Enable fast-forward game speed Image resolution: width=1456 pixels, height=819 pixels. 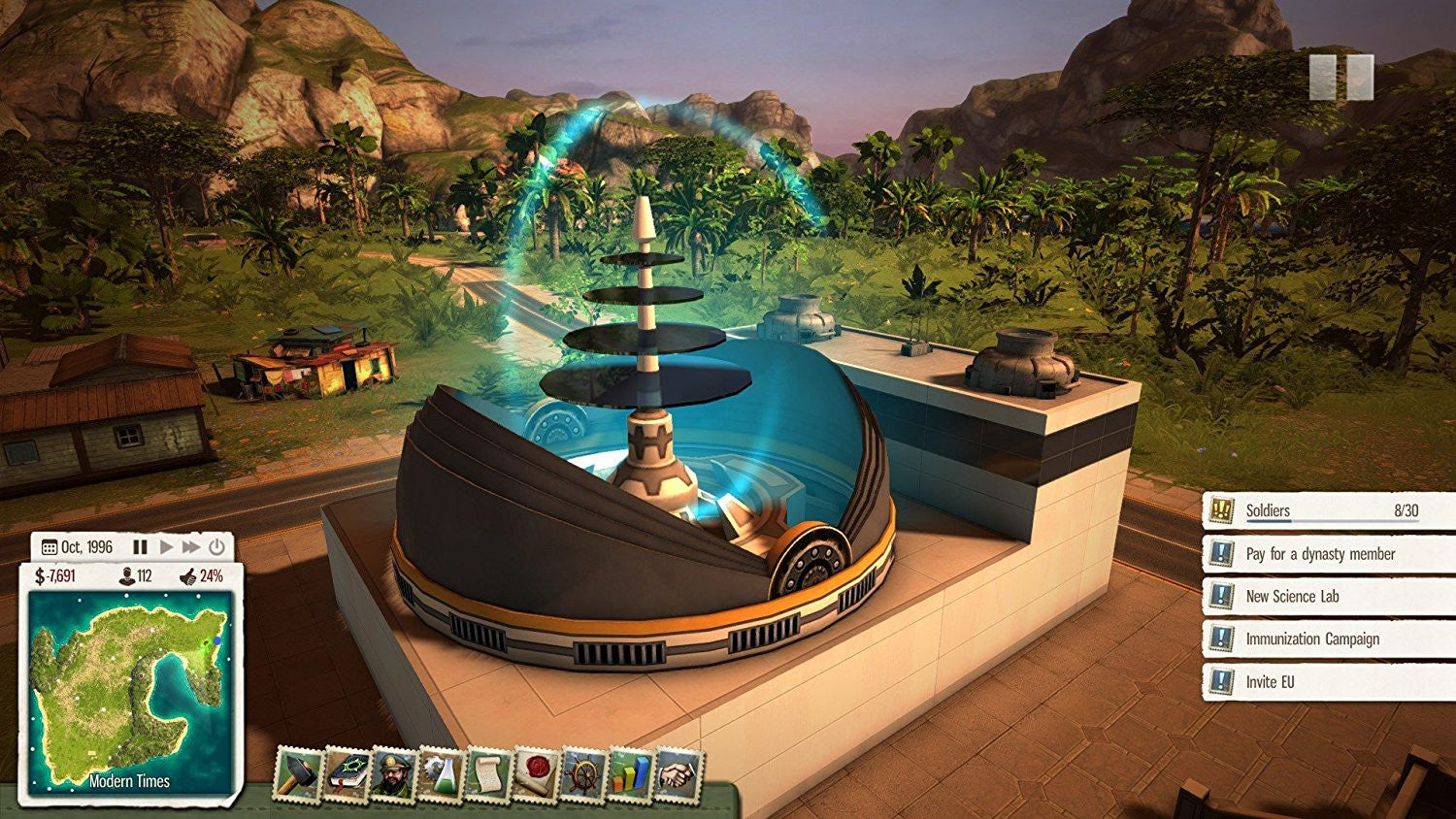[x=190, y=546]
